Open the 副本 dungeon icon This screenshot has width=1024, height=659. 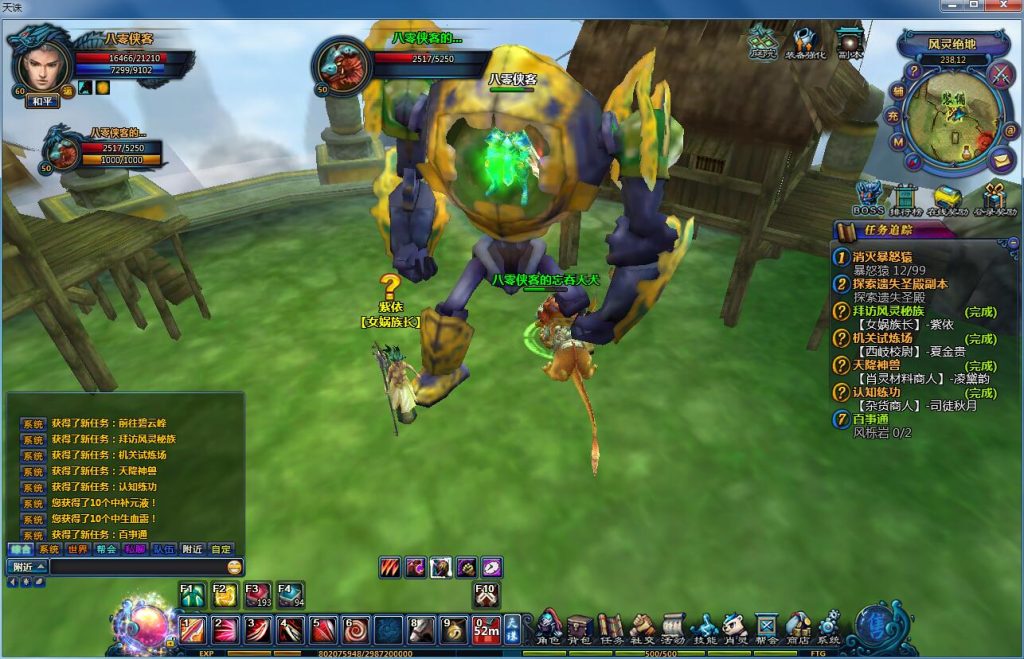point(850,42)
